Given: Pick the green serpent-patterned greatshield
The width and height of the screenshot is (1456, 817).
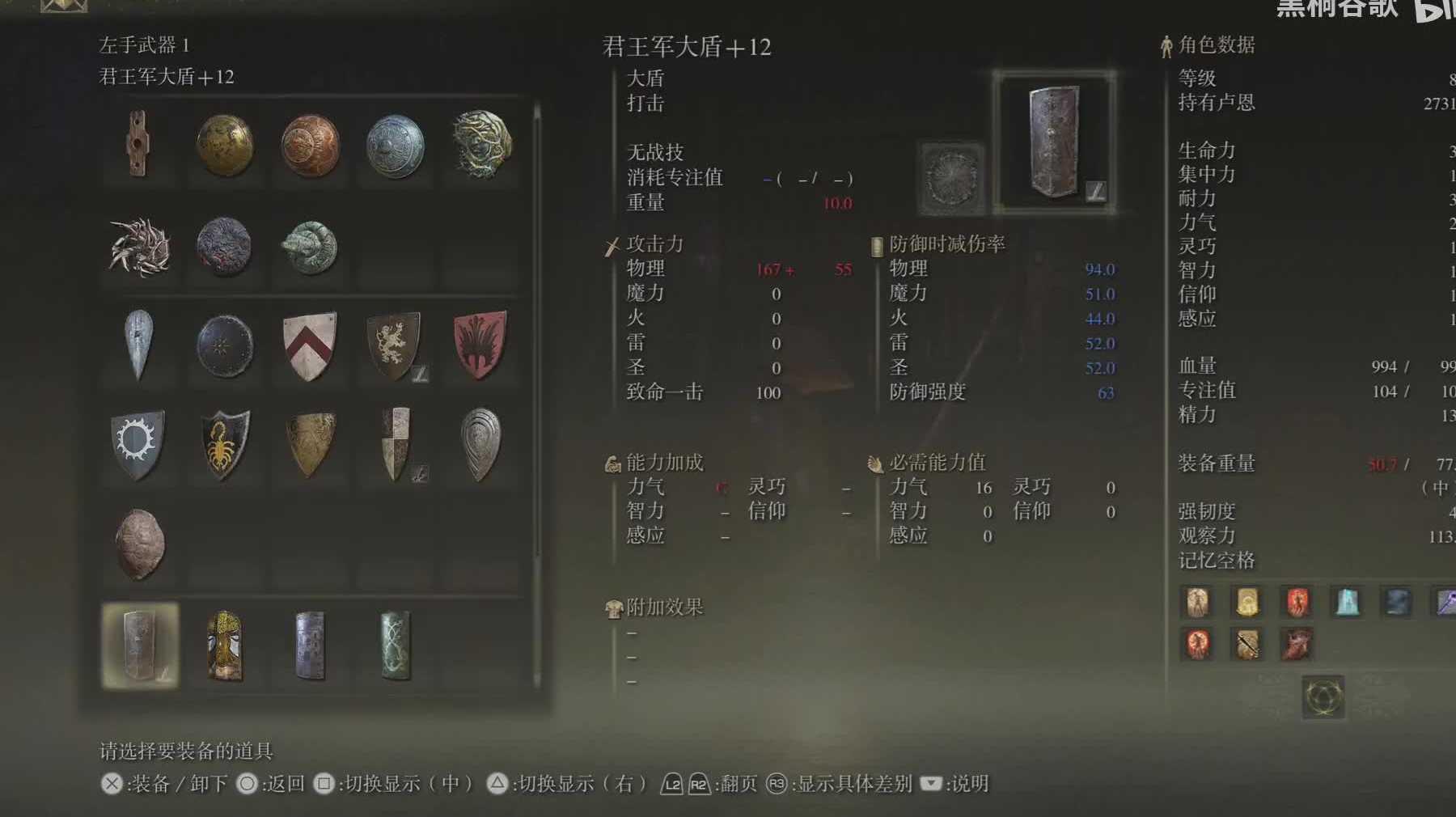Looking at the screenshot, I should (x=396, y=646).
